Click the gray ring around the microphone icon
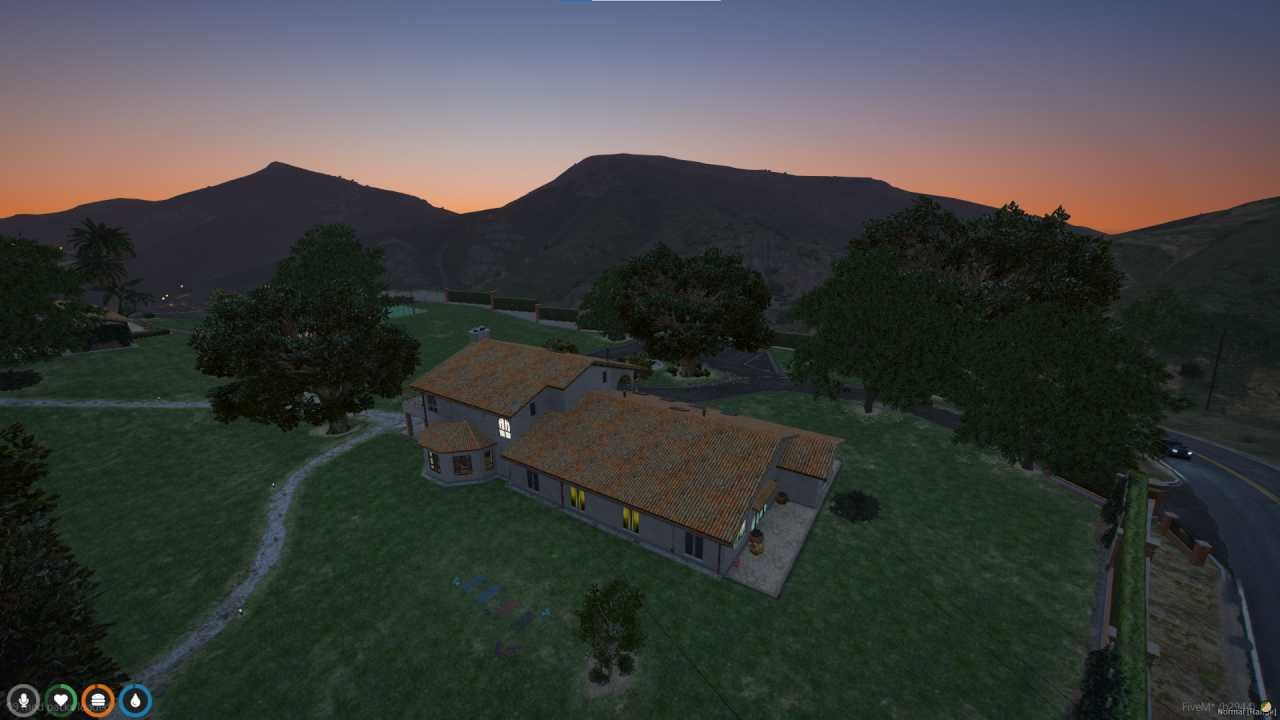The height and width of the screenshot is (720, 1280). 22,684
